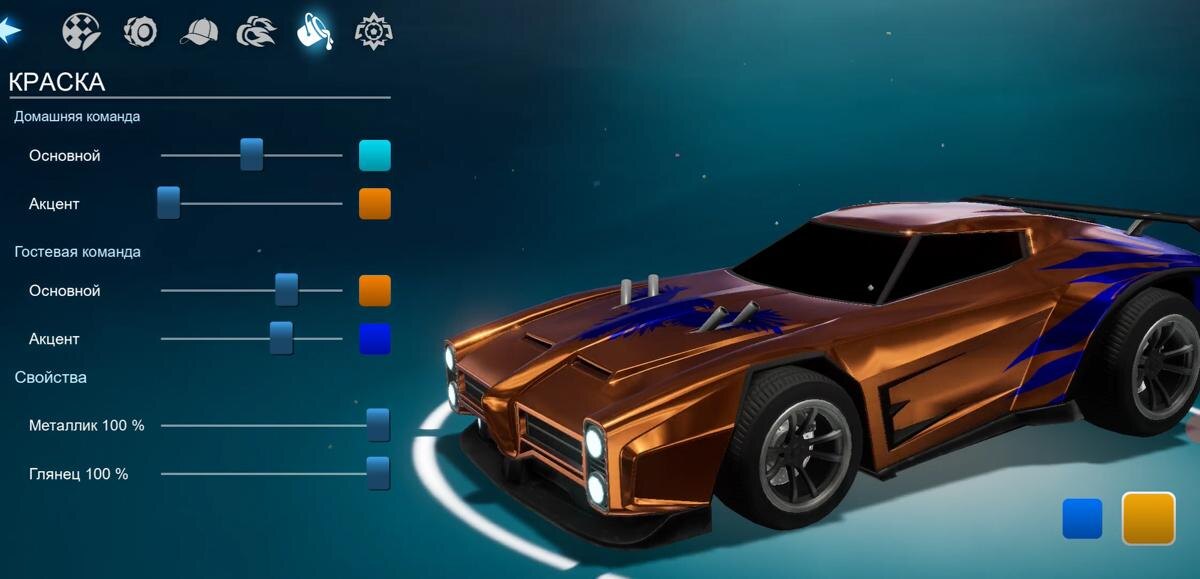Pick the orange home team accent swatch
The image size is (1200, 579).
tap(375, 203)
